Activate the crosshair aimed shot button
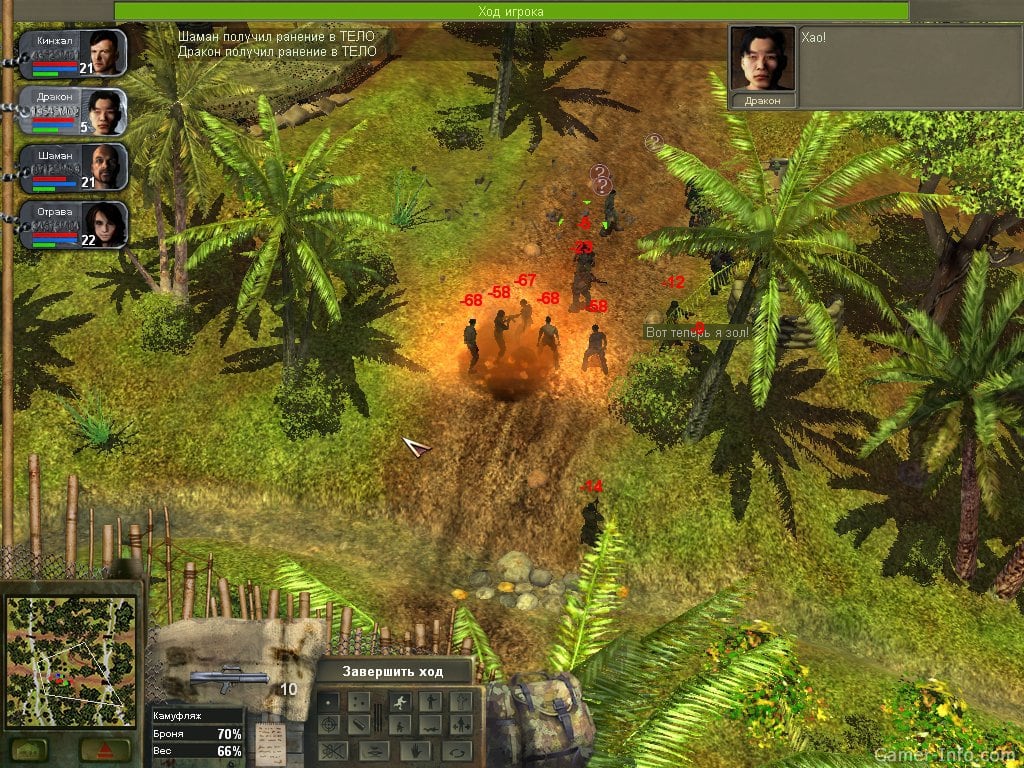The image size is (1024, 768). pos(328,724)
